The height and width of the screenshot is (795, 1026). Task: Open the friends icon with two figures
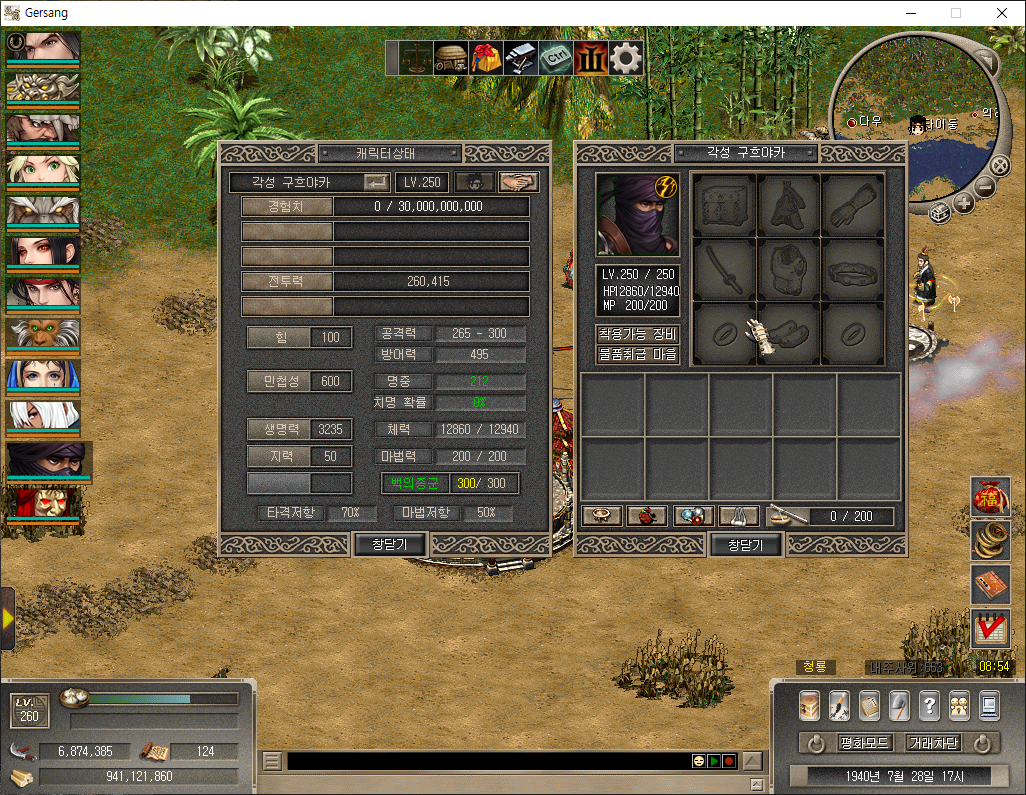pos(959,705)
